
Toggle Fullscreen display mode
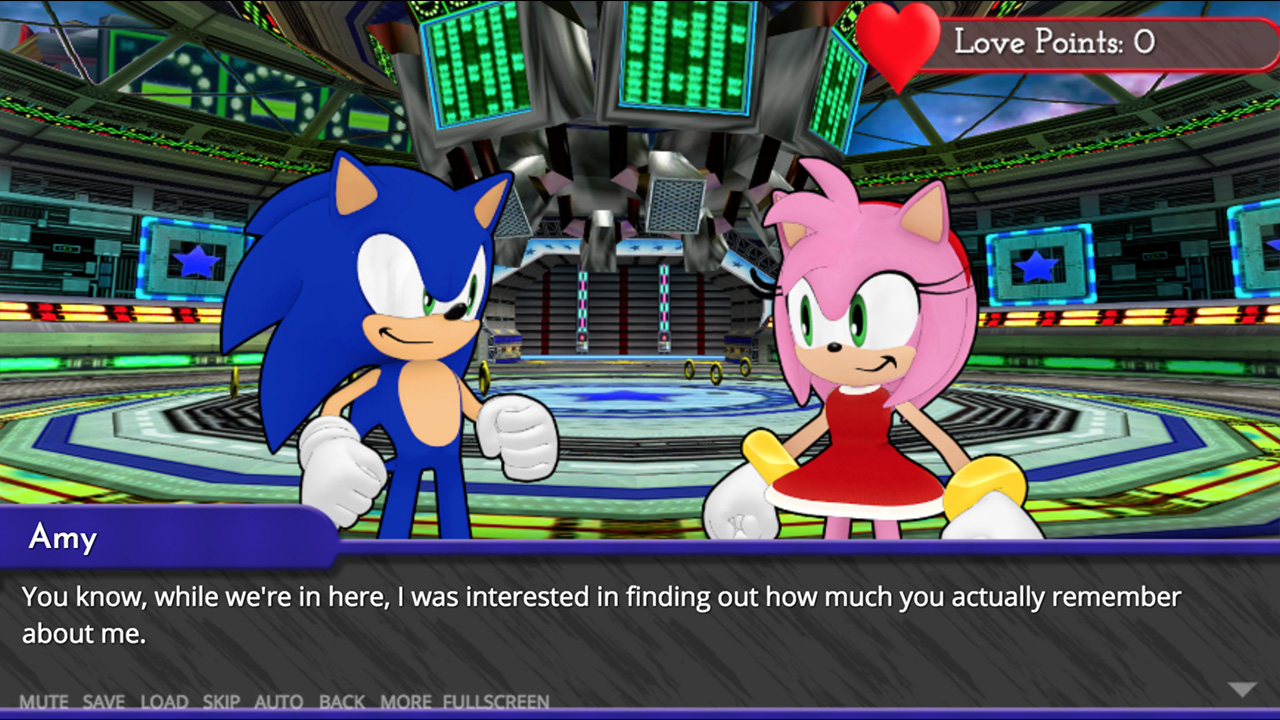(496, 702)
